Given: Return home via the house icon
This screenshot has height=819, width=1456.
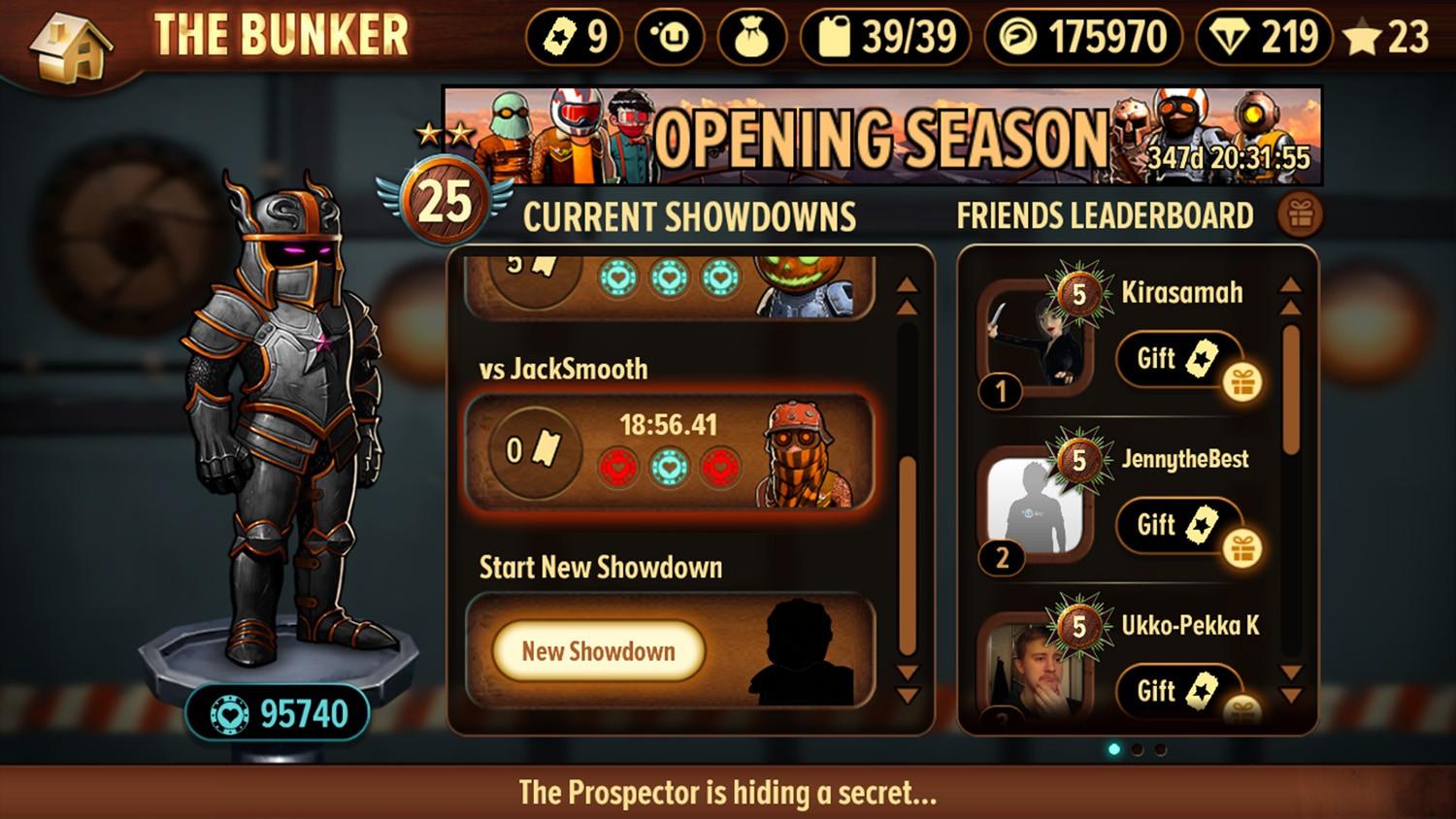Looking at the screenshot, I should click(x=68, y=44).
